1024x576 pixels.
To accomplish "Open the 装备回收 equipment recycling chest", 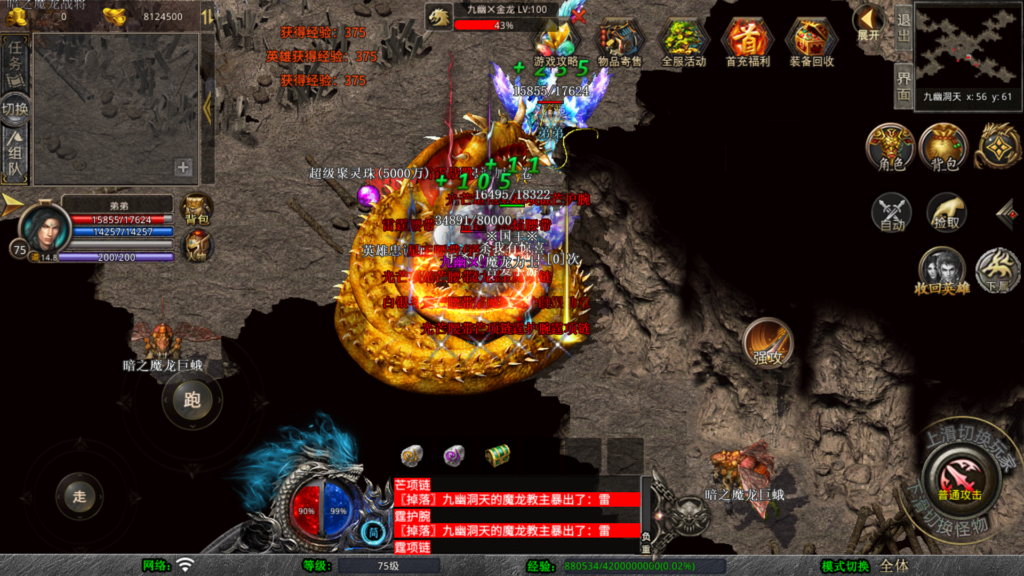I will 811,41.
